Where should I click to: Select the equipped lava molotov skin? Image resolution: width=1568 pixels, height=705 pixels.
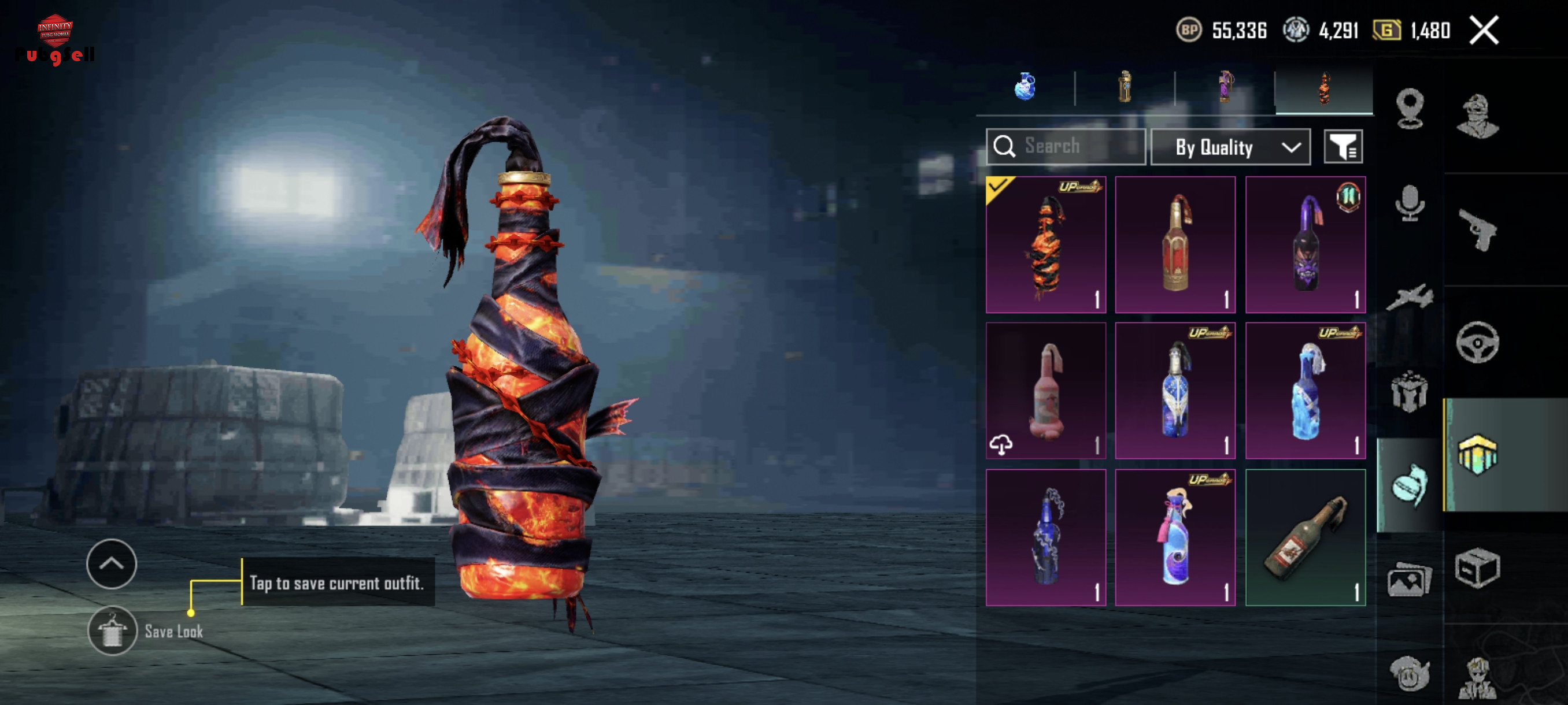1046,244
